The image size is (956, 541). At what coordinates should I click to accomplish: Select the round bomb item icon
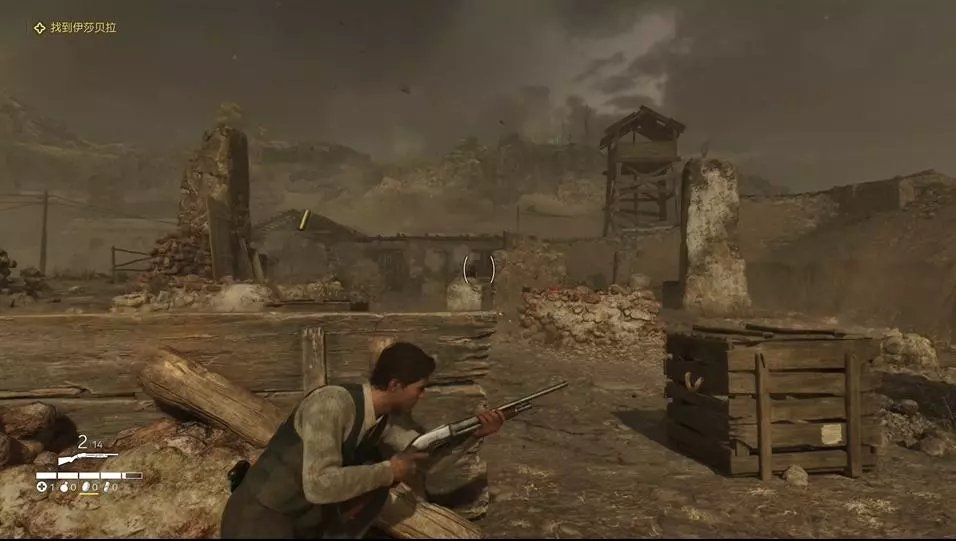pyautogui.click(x=63, y=487)
